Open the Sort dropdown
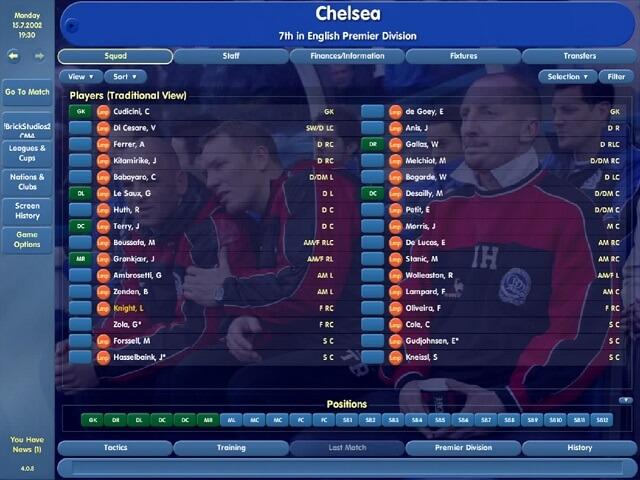640x480 pixels. 124,76
